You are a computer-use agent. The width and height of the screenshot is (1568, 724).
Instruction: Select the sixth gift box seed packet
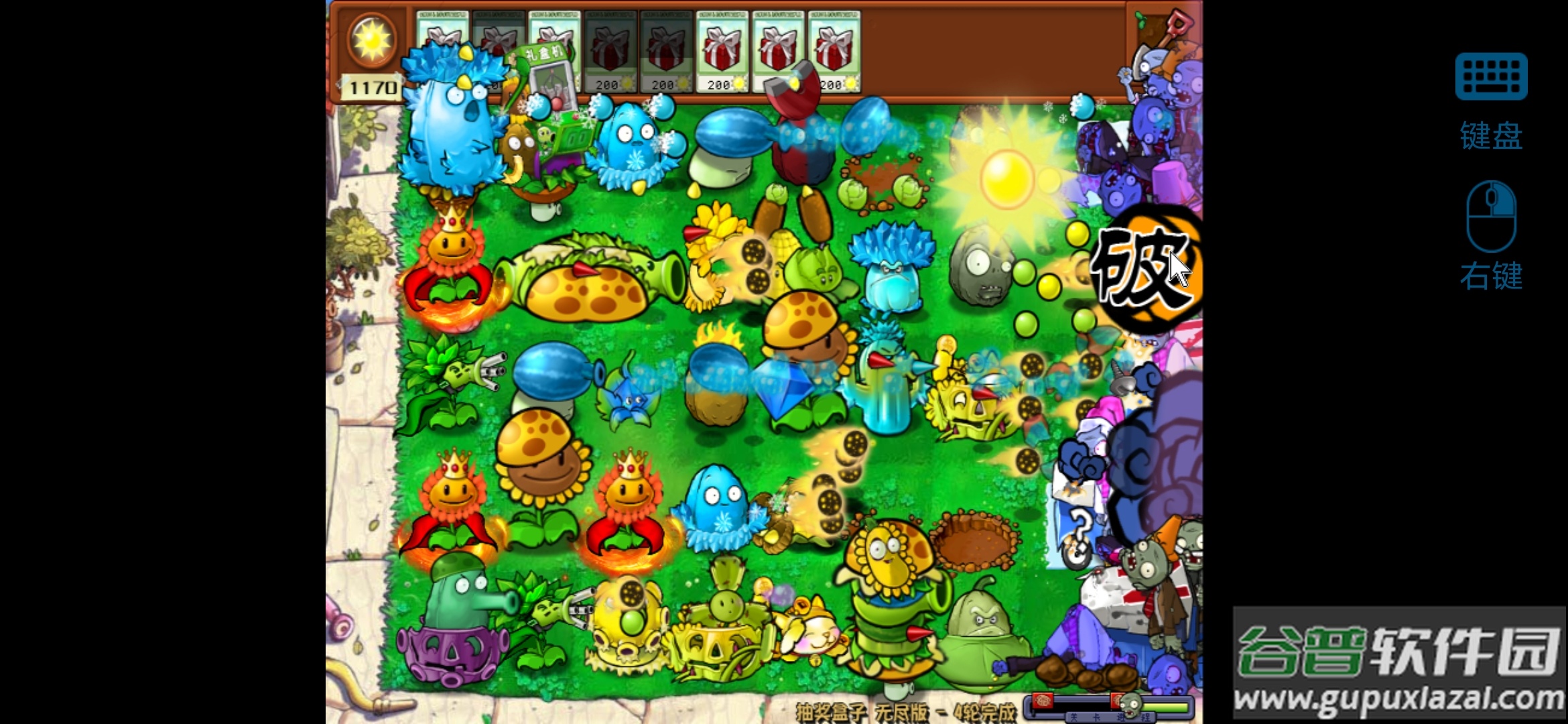click(724, 47)
